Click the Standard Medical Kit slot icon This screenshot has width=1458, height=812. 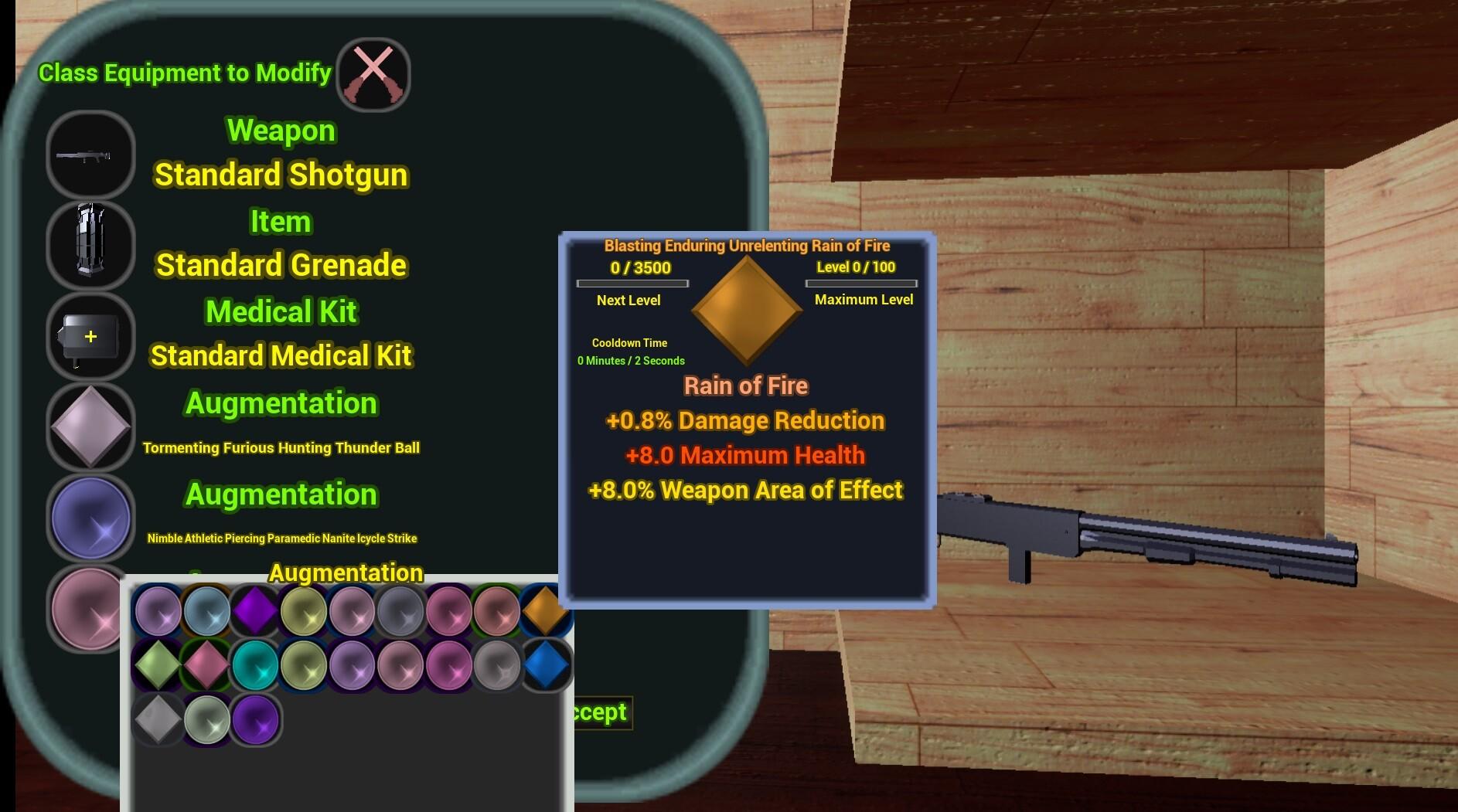coord(90,338)
